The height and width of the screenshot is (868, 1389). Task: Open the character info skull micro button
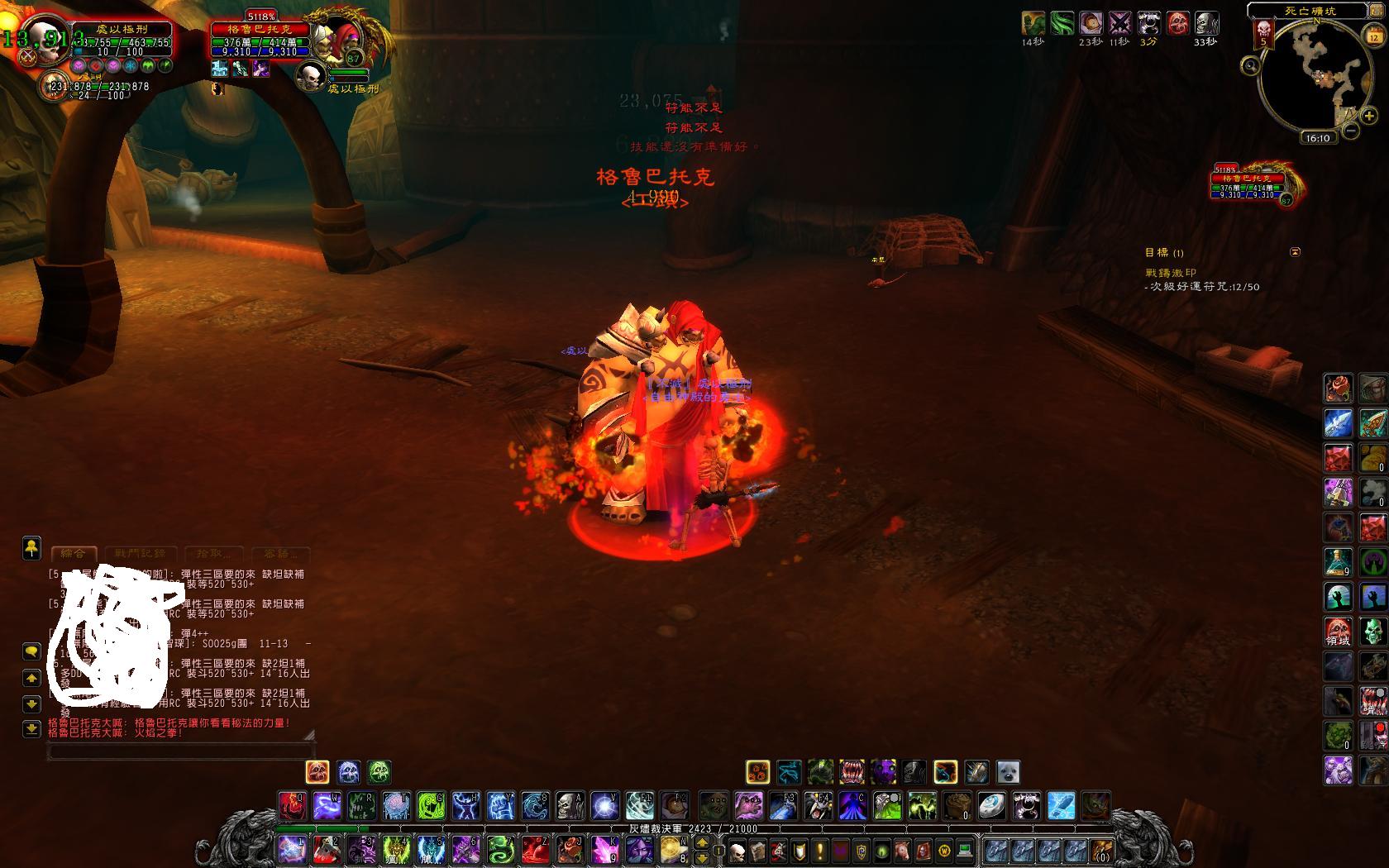(x=738, y=850)
